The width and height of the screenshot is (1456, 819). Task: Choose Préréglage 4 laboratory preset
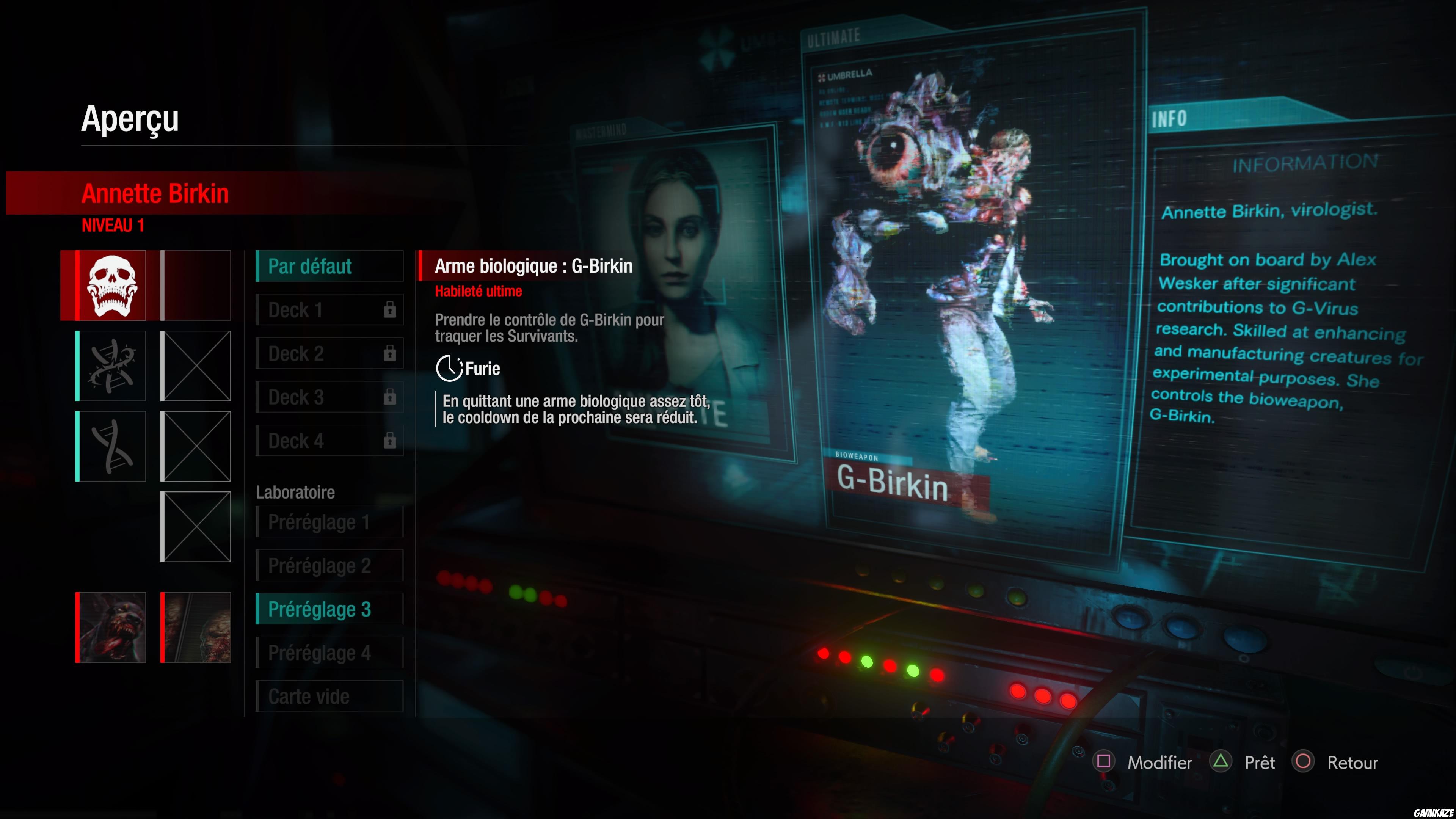point(329,652)
